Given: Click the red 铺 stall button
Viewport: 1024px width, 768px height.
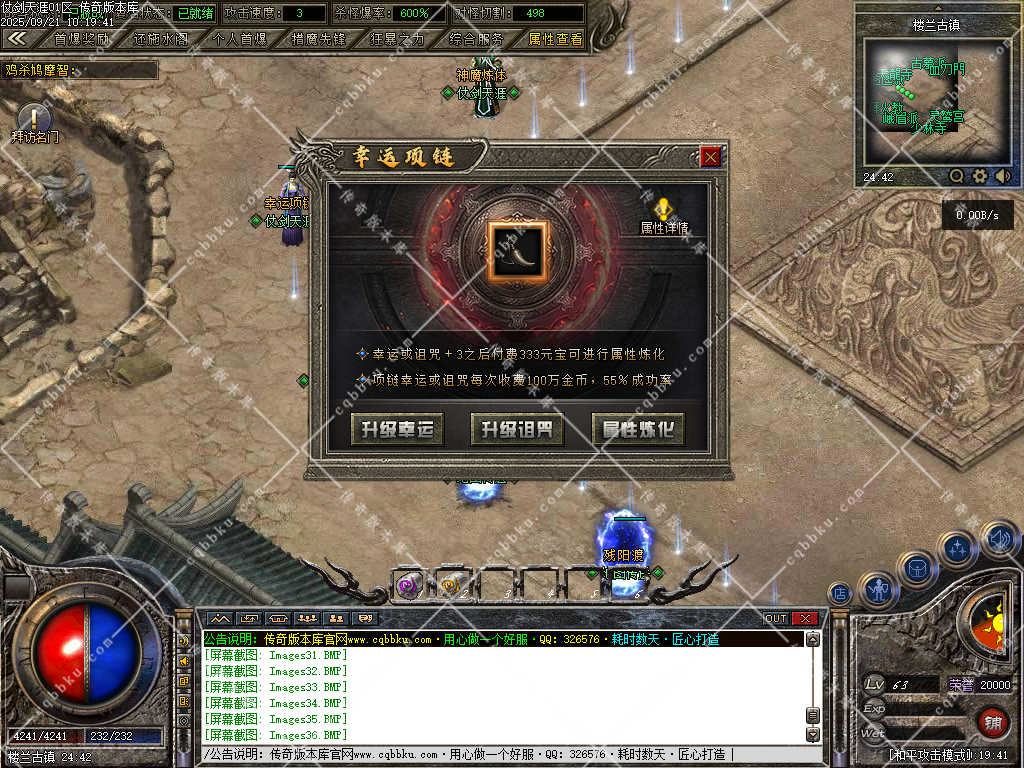Looking at the screenshot, I should click(x=992, y=721).
